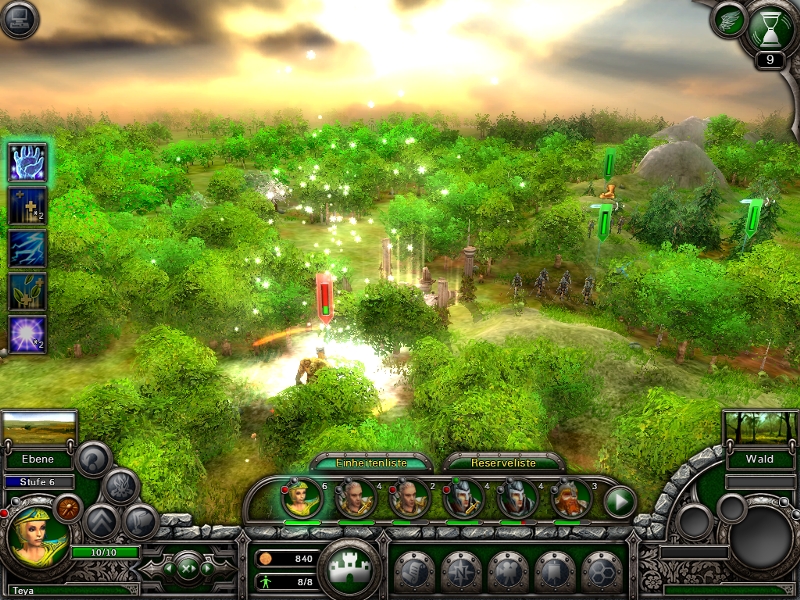
Task: Open the Einheitenliste tab
Action: [x=371, y=463]
